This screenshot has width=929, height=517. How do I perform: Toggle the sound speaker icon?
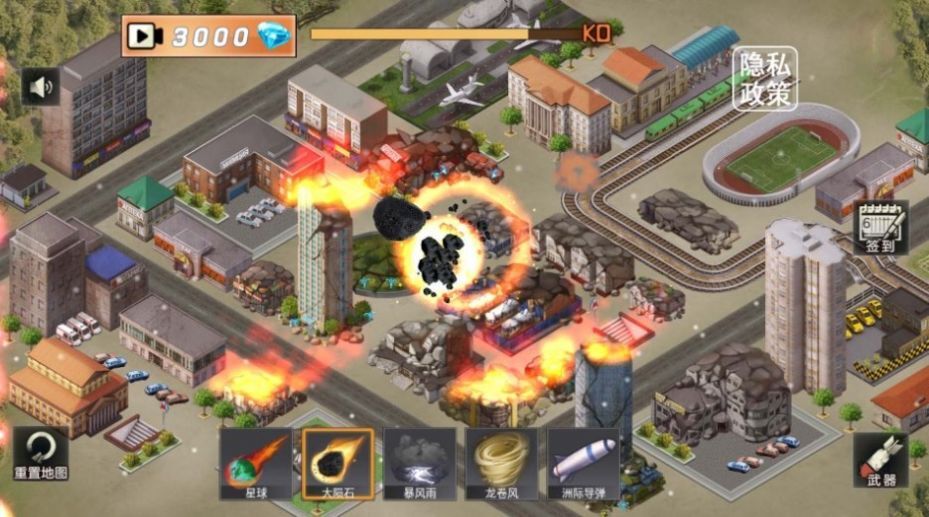pos(40,87)
